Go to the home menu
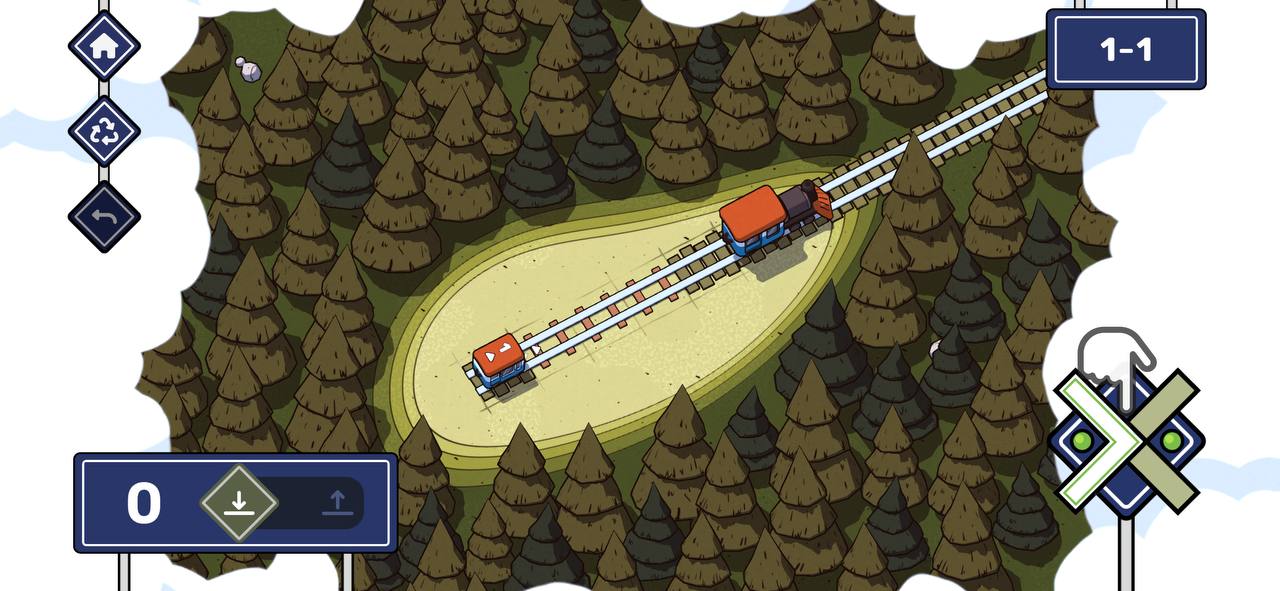 click(104, 46)
